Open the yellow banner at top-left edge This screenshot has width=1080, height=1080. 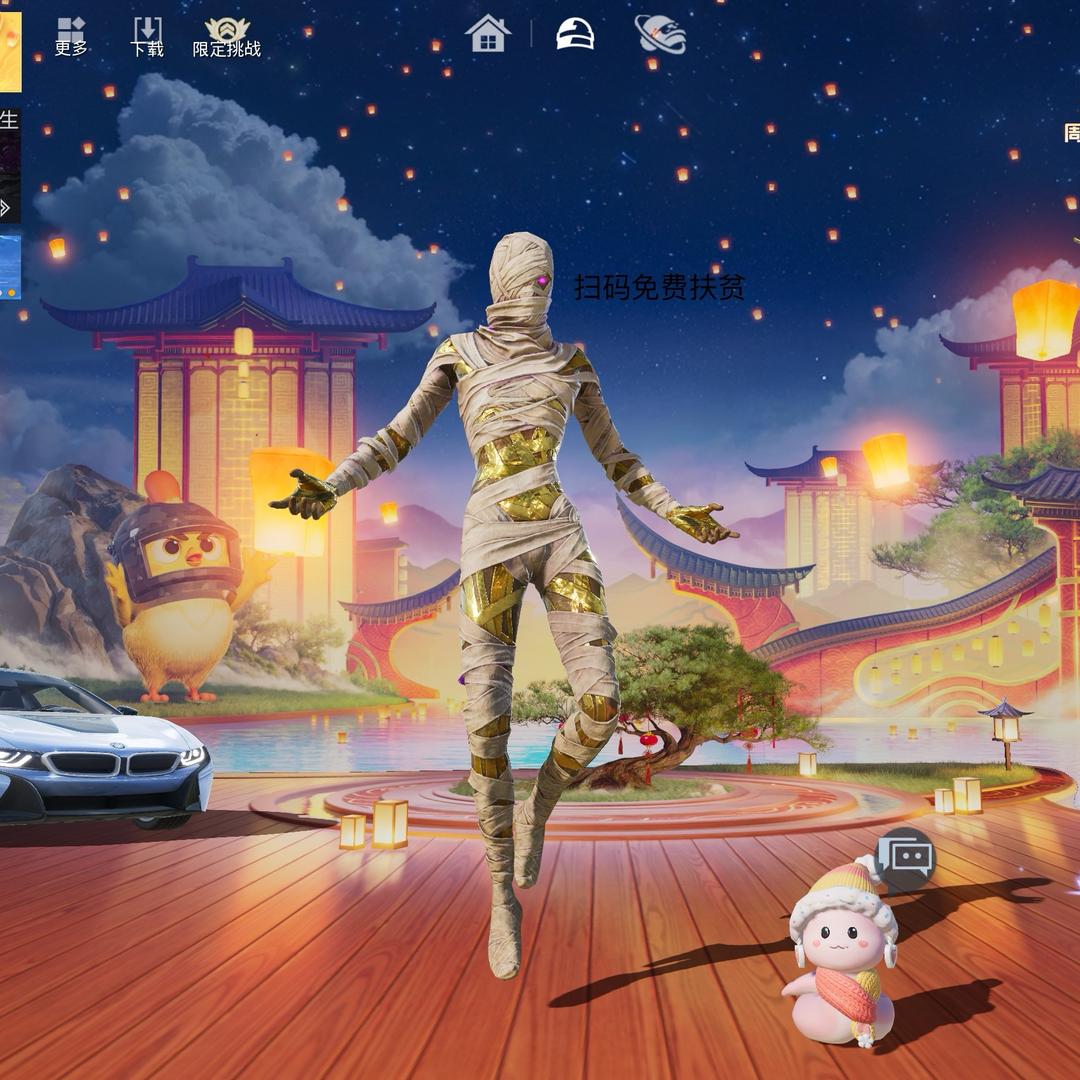point(10,48)
